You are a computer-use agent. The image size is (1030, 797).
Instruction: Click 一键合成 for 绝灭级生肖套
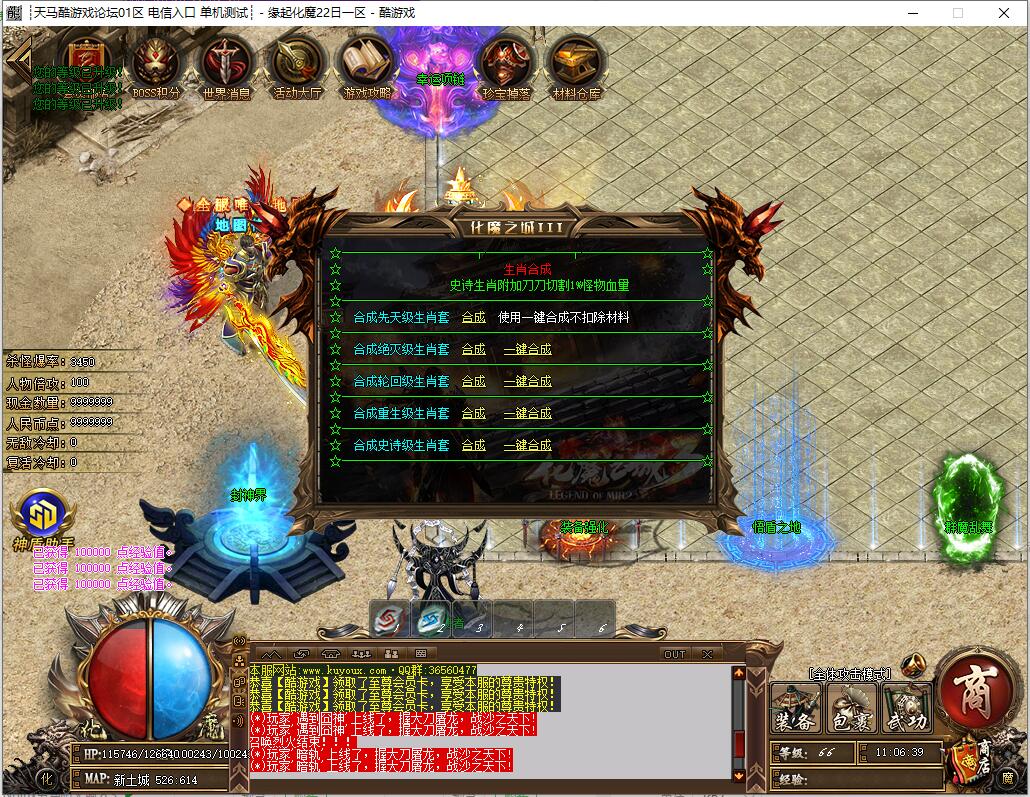point(527,349)
